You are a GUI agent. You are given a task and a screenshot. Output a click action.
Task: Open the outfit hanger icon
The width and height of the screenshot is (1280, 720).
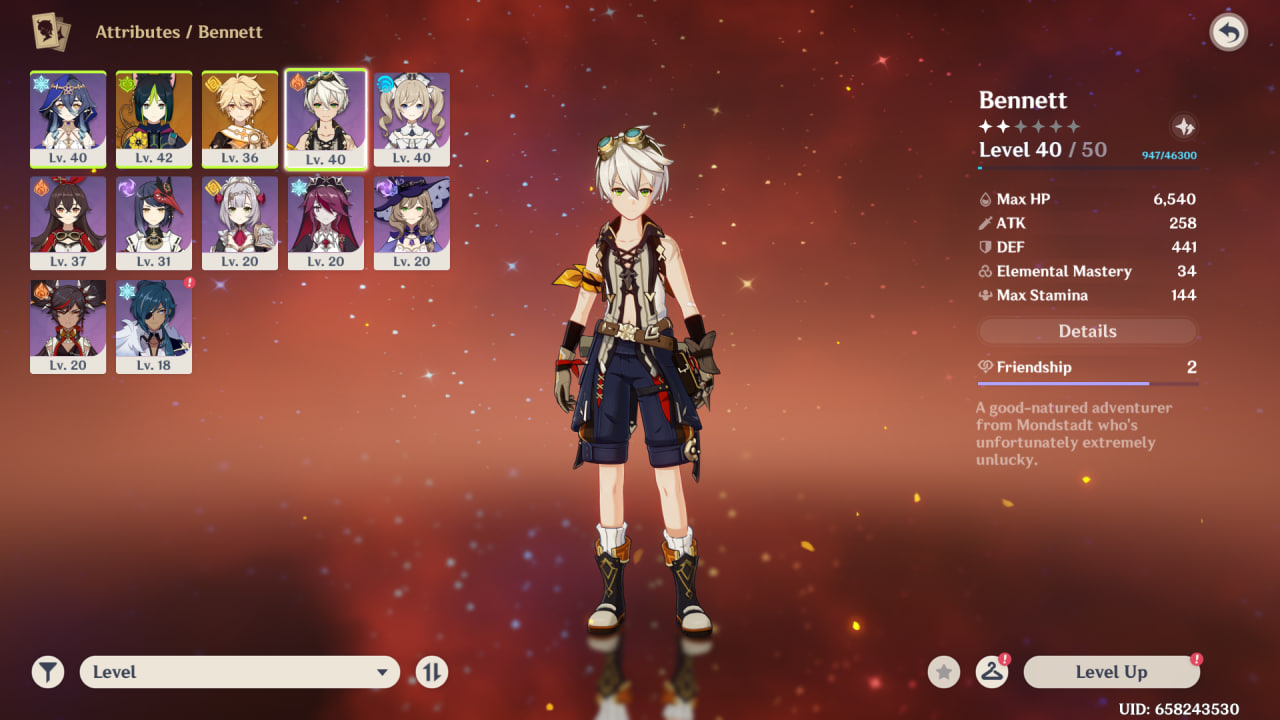tap(991, 672)
